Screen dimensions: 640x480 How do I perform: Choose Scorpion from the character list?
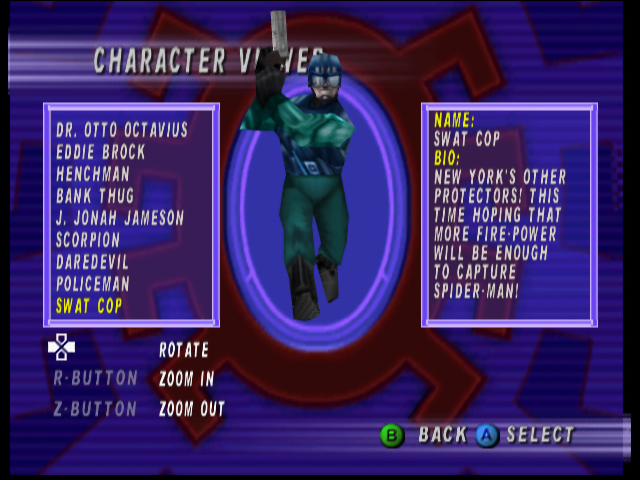[88, 240]
